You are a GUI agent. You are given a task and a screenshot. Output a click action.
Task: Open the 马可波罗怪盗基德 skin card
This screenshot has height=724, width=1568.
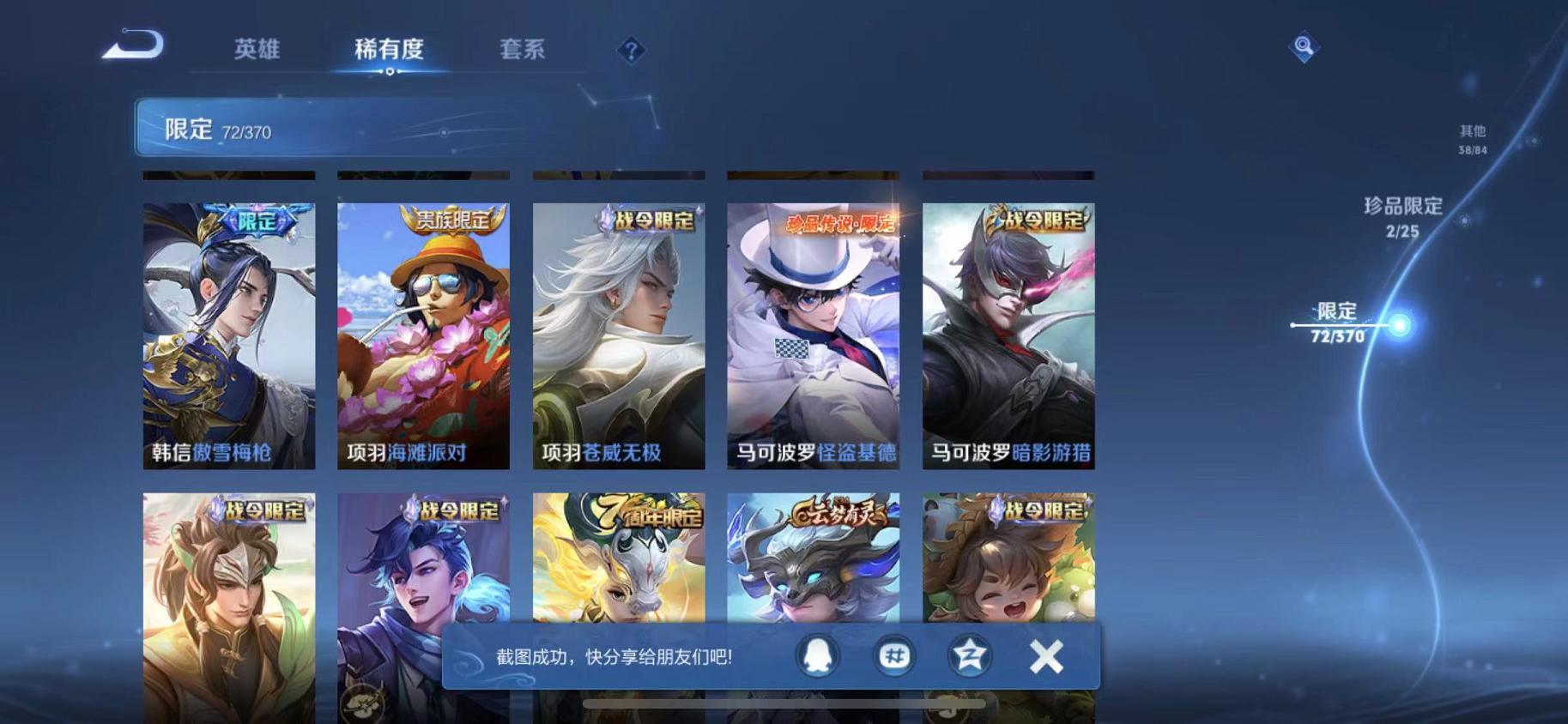pos(812,335)
